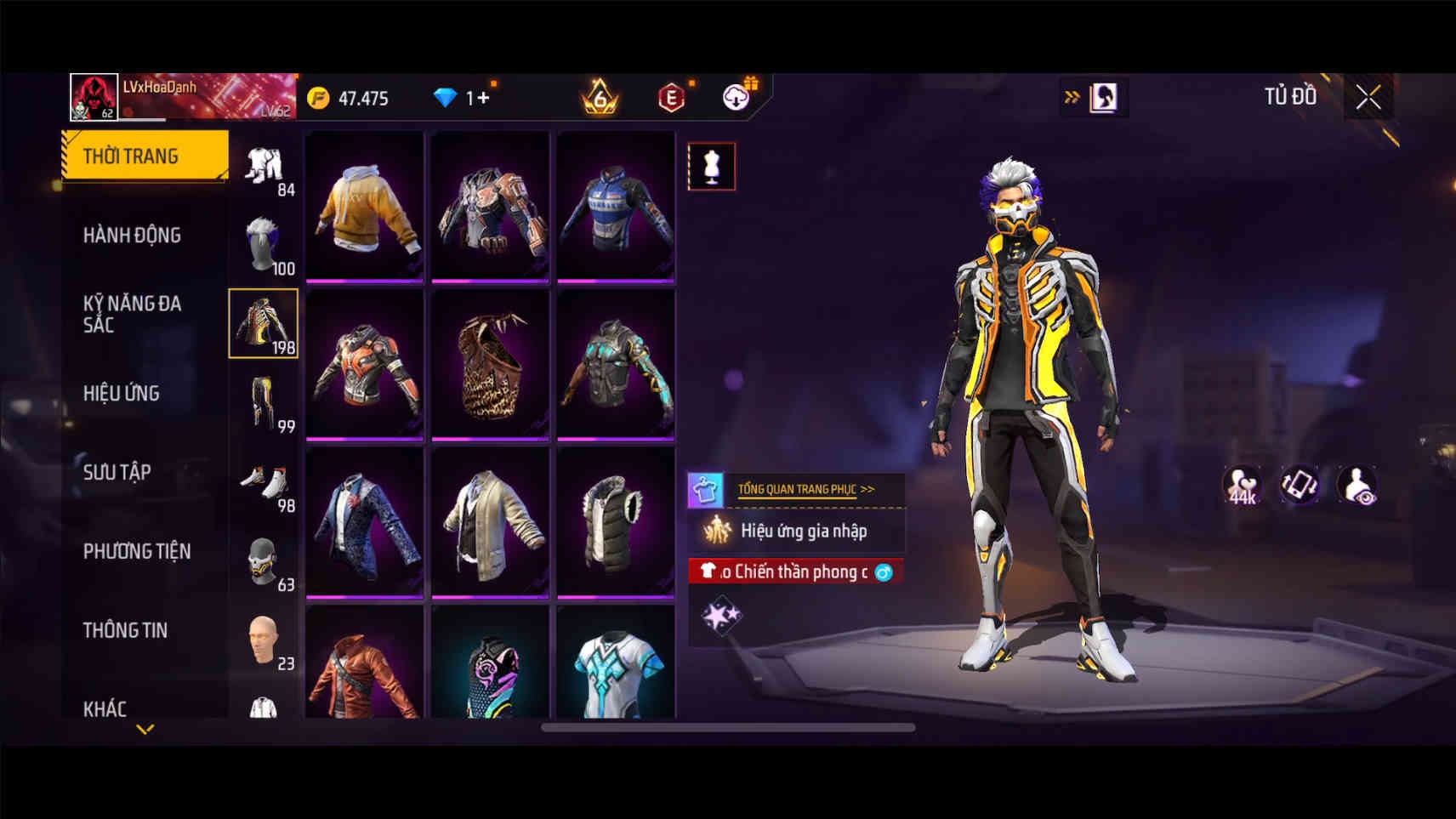Select the leopard print vest

click(x=490, y=364)
